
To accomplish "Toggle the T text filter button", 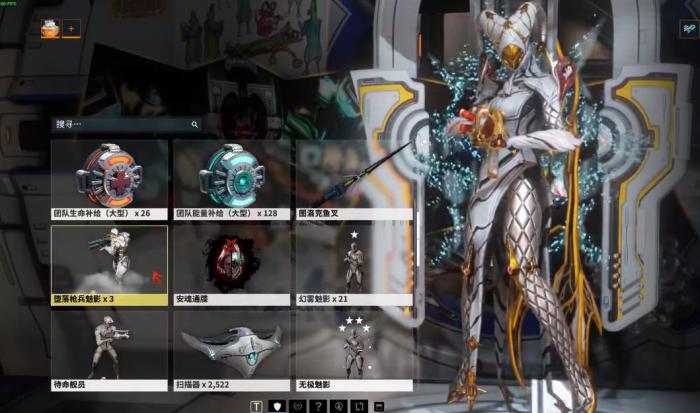I will coord(257,406).
